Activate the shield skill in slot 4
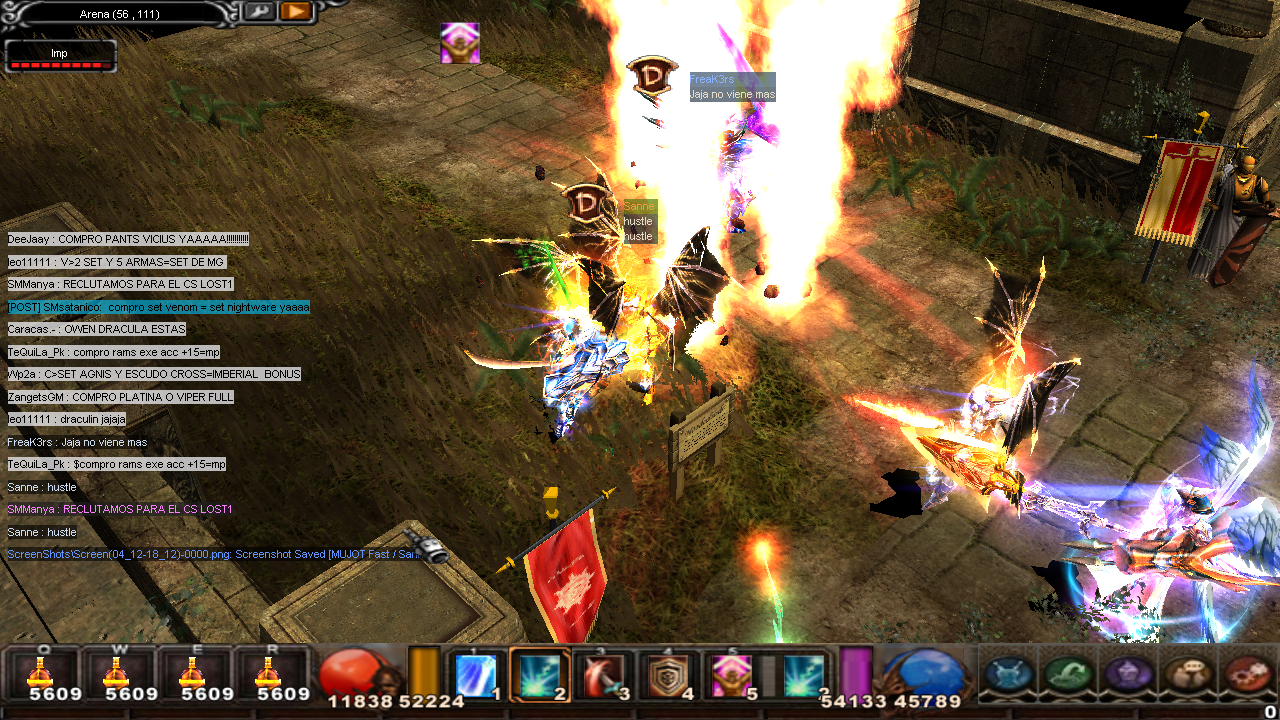 [668, 675]
